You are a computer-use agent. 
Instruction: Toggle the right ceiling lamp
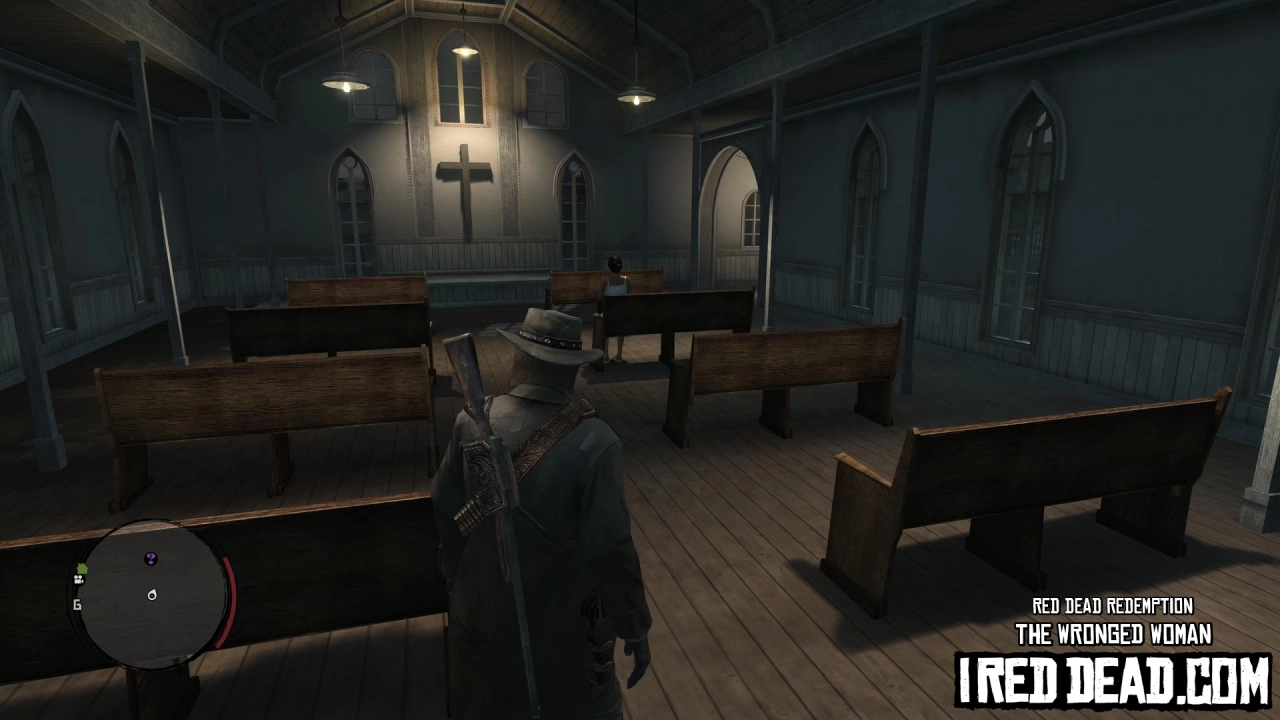click(x=636, y=94)
